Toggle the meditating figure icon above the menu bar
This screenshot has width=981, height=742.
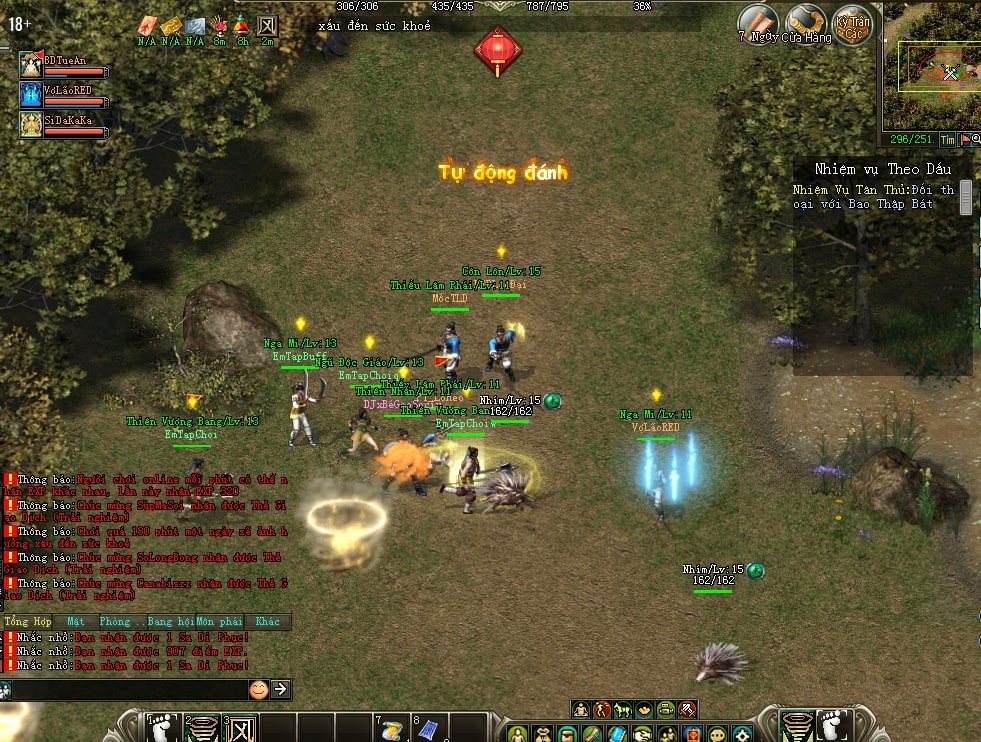tap(580, 710)
